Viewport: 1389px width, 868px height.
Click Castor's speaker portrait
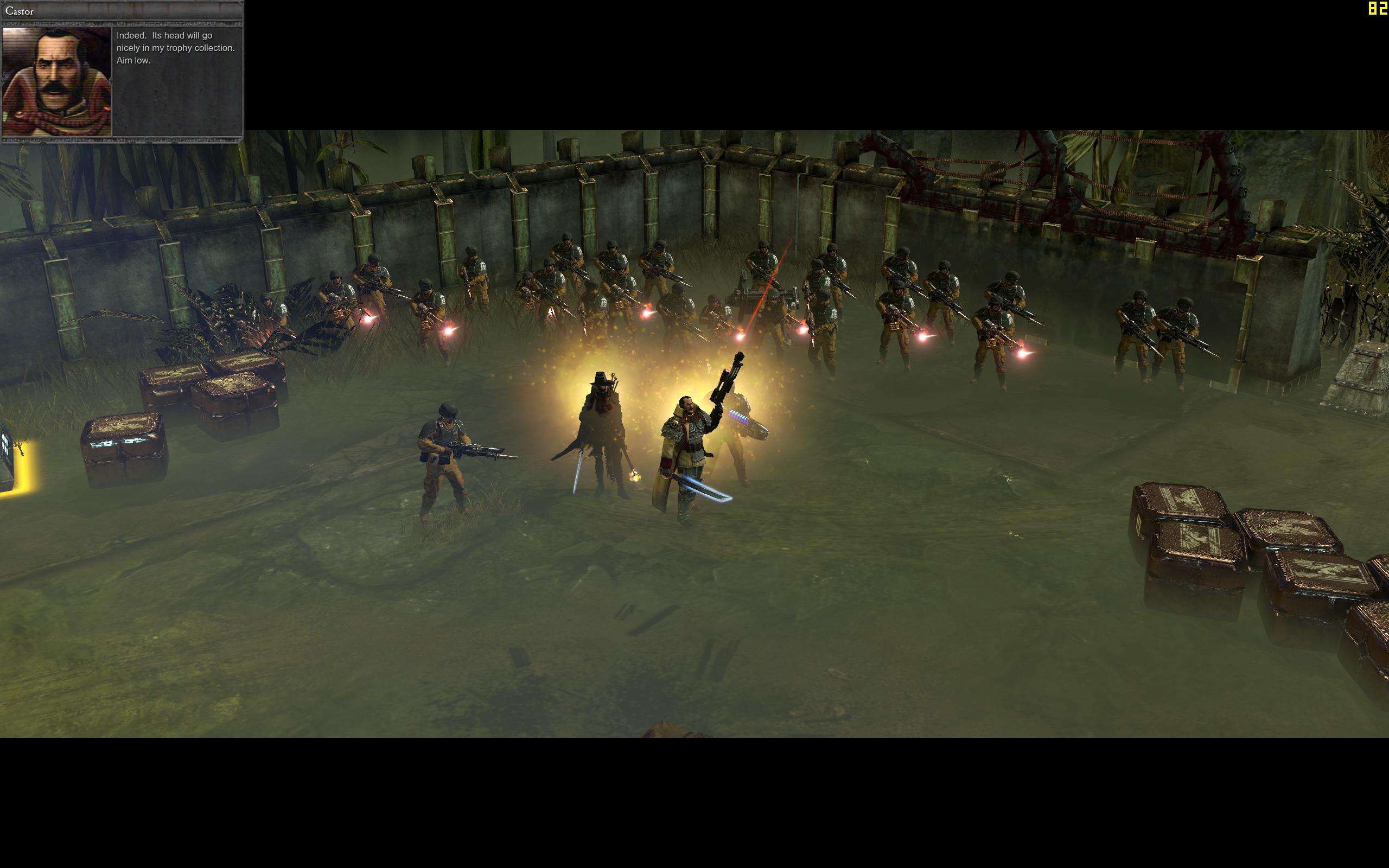click(57, 81)
